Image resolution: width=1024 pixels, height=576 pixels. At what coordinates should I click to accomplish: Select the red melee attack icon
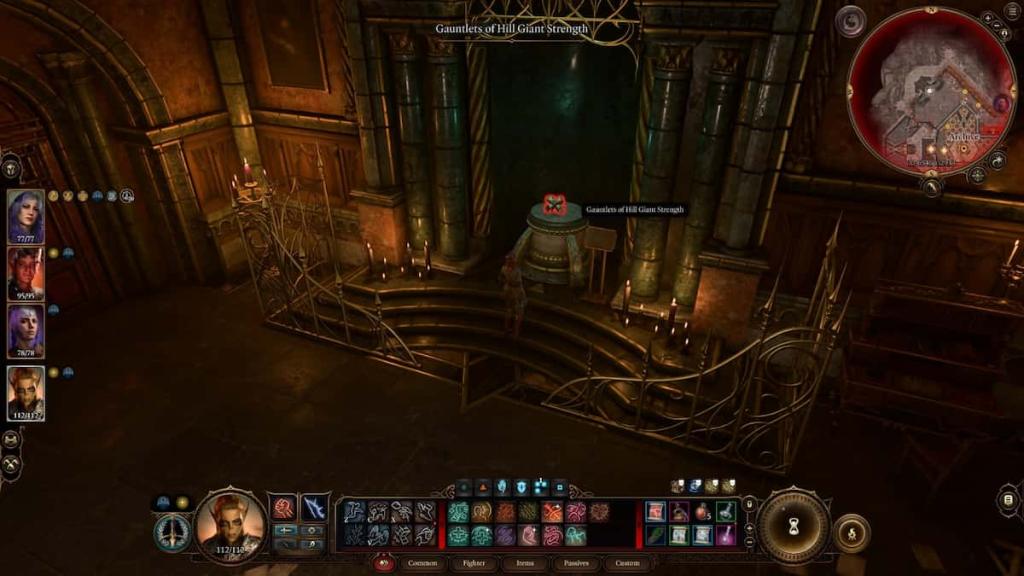coord(284,509)
